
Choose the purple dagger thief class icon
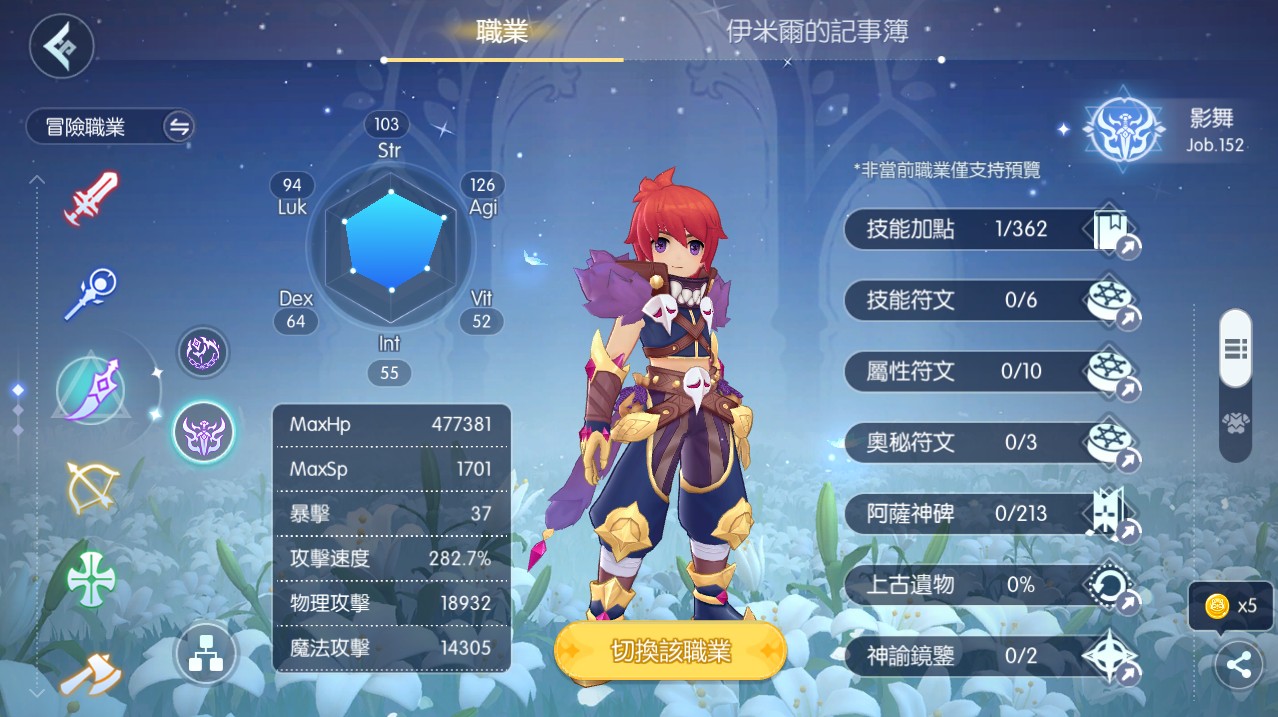(91, 391)
